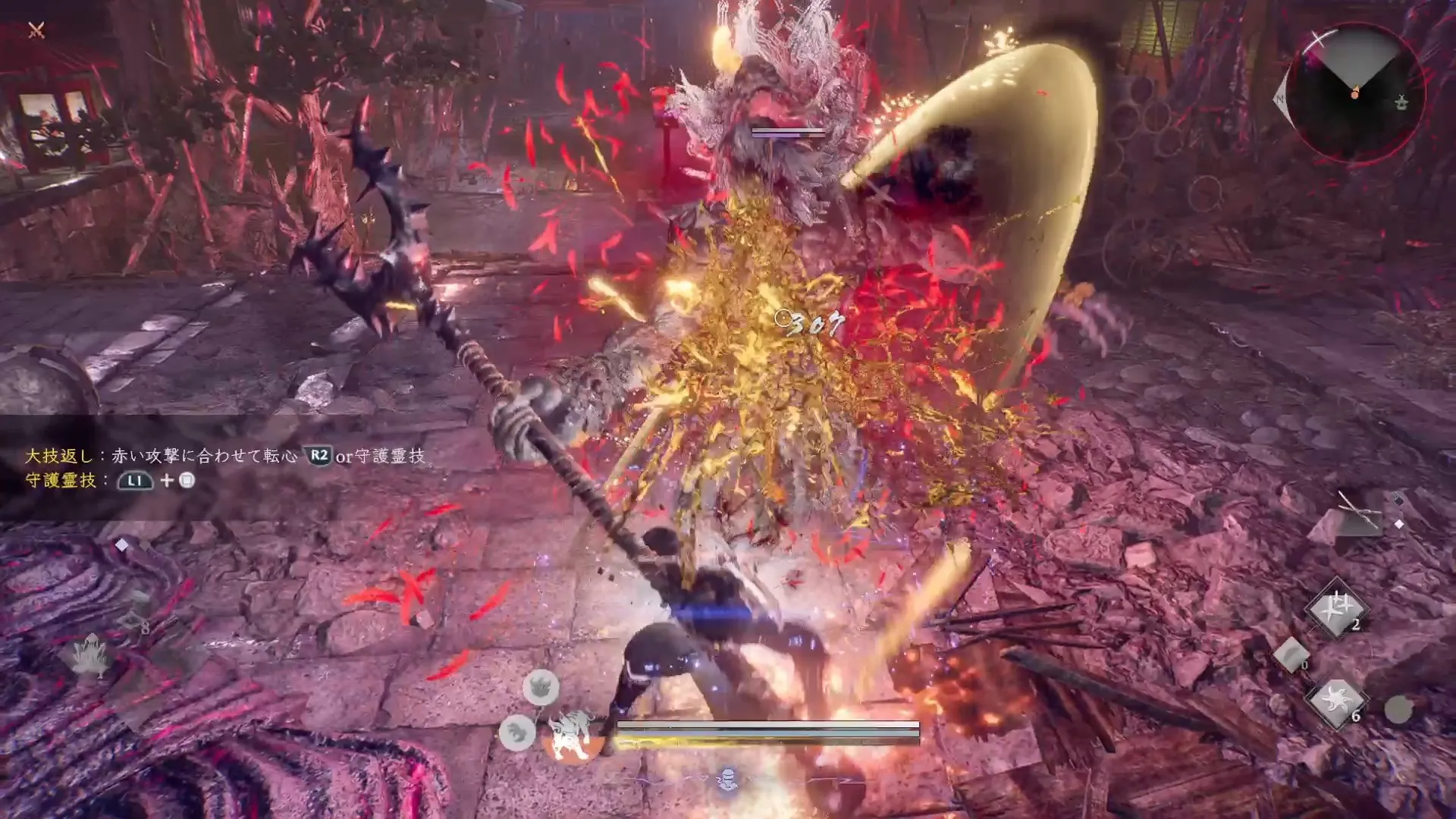Click the ninja style icon below stamina bar

727,778
